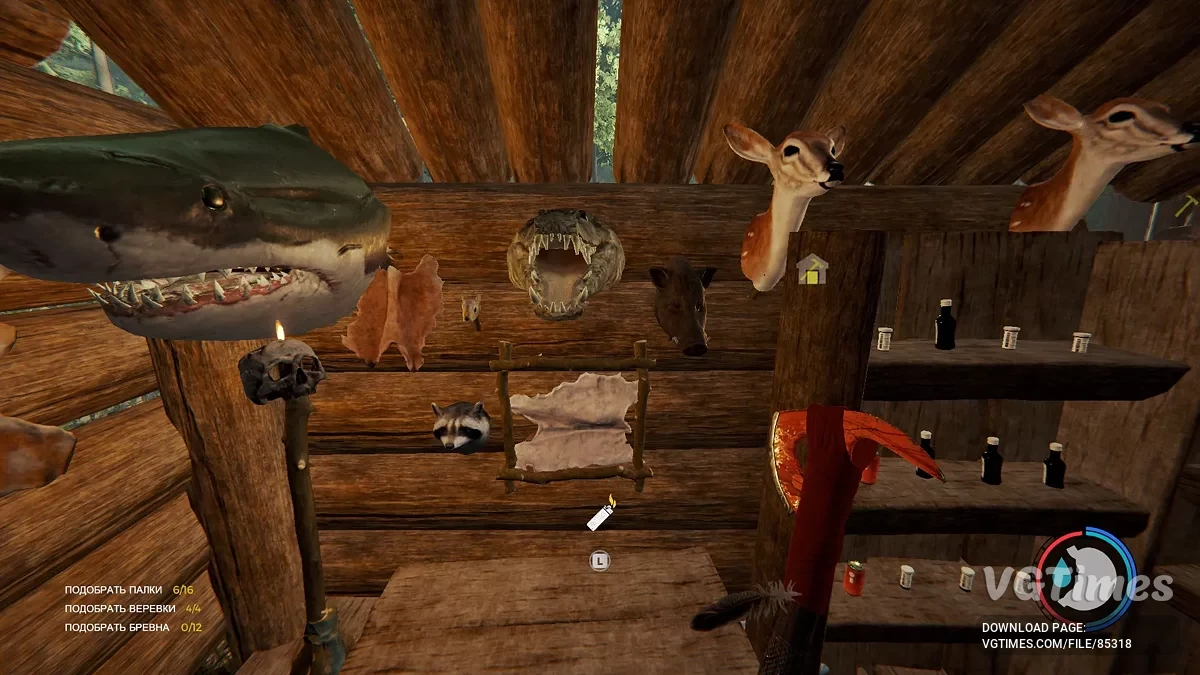Select the 'Подобрать палки' objective entry

[128, 590]
